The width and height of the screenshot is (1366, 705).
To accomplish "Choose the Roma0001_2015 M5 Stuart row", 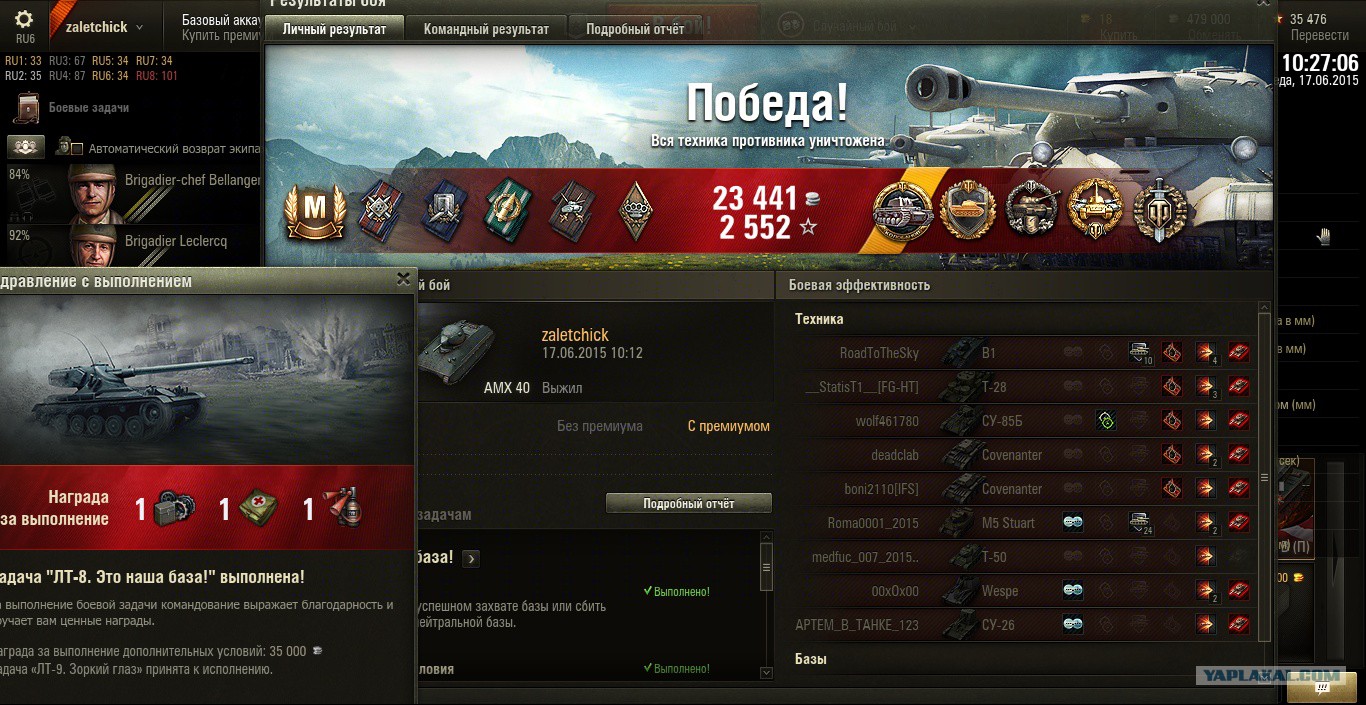I will tap(1020, 523).
